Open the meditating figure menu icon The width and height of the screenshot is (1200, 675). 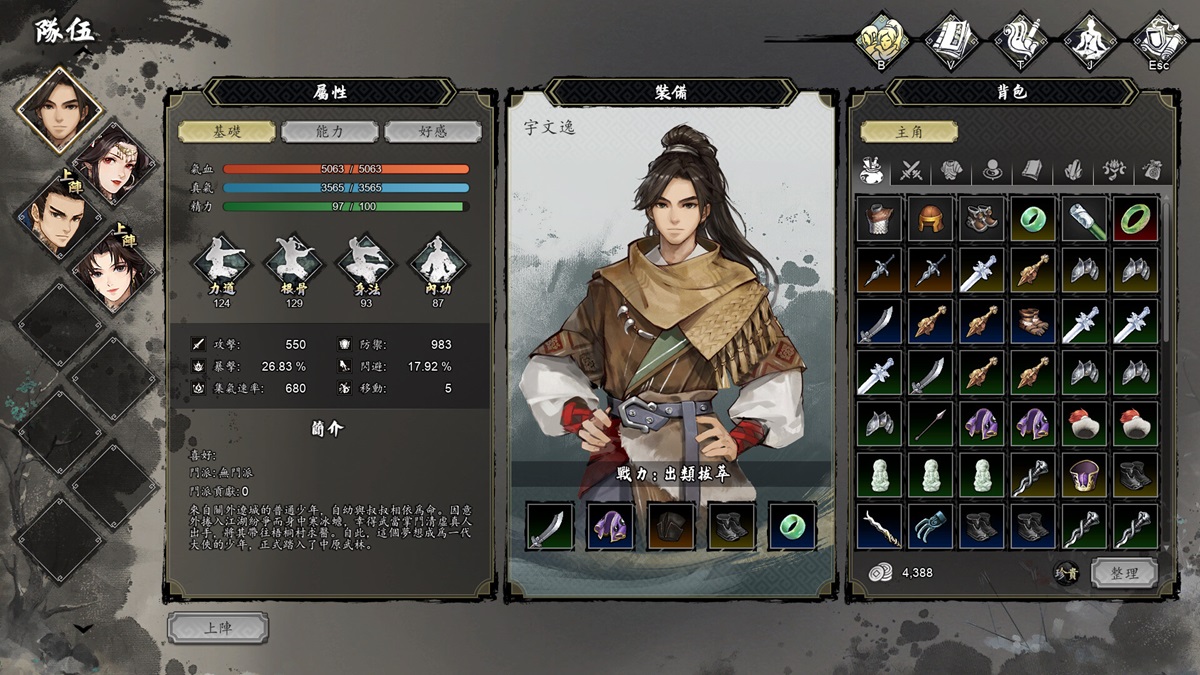(1089, 40)
